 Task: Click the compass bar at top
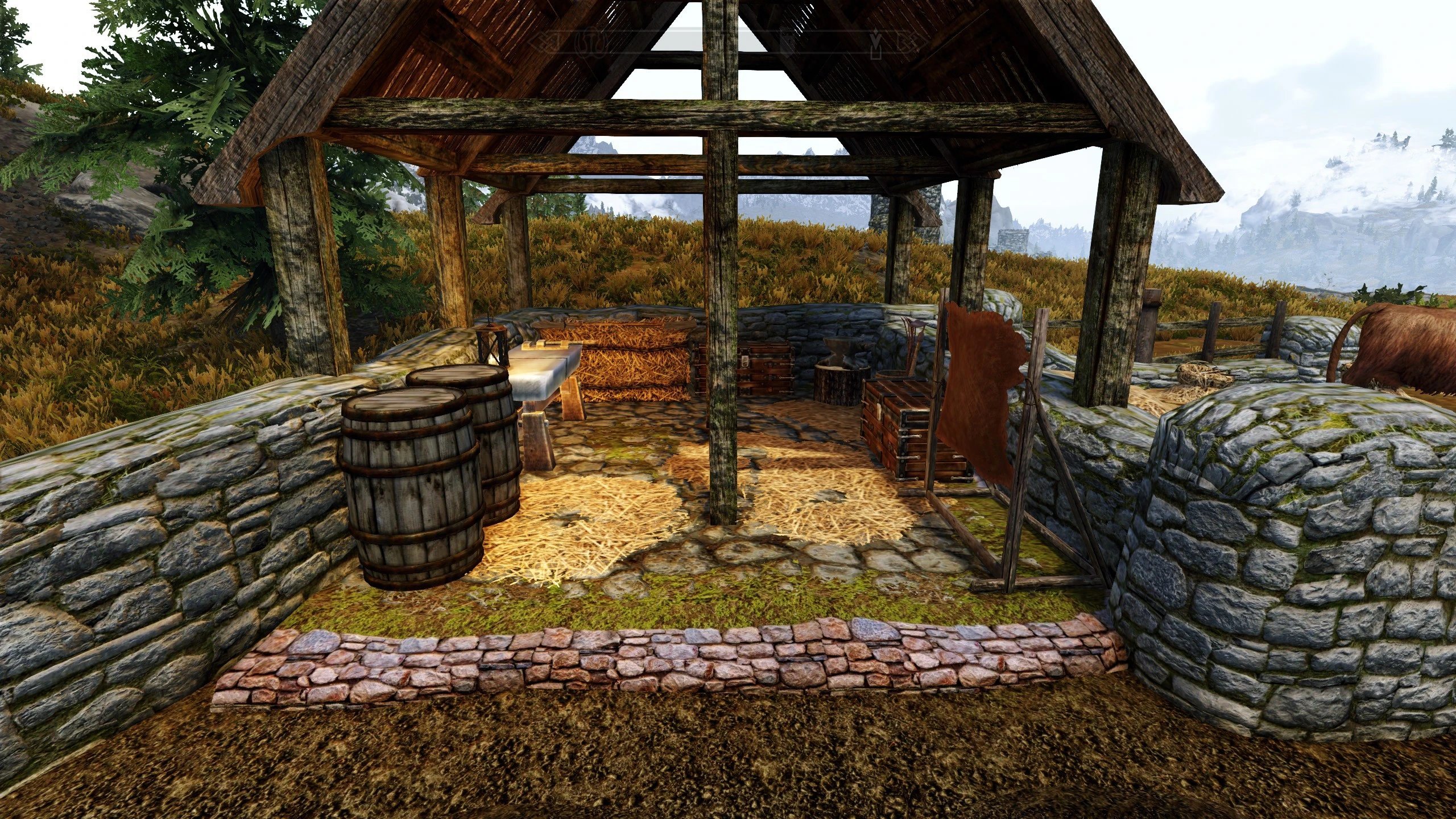[x=728, y=42]
